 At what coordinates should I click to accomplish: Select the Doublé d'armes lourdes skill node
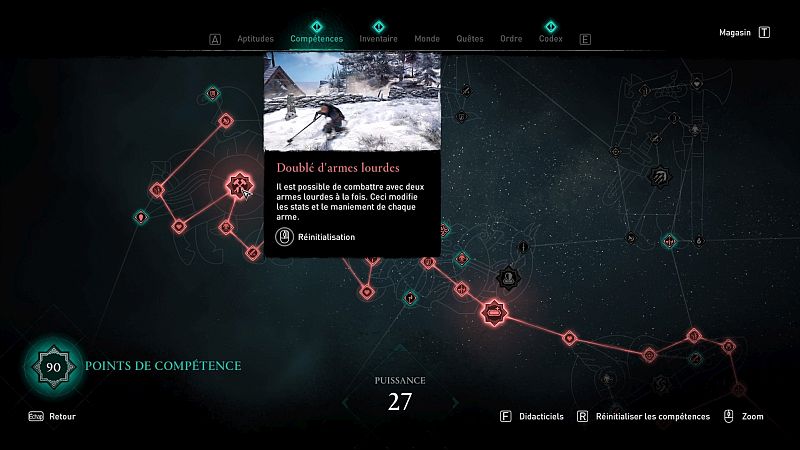(239, 185)
